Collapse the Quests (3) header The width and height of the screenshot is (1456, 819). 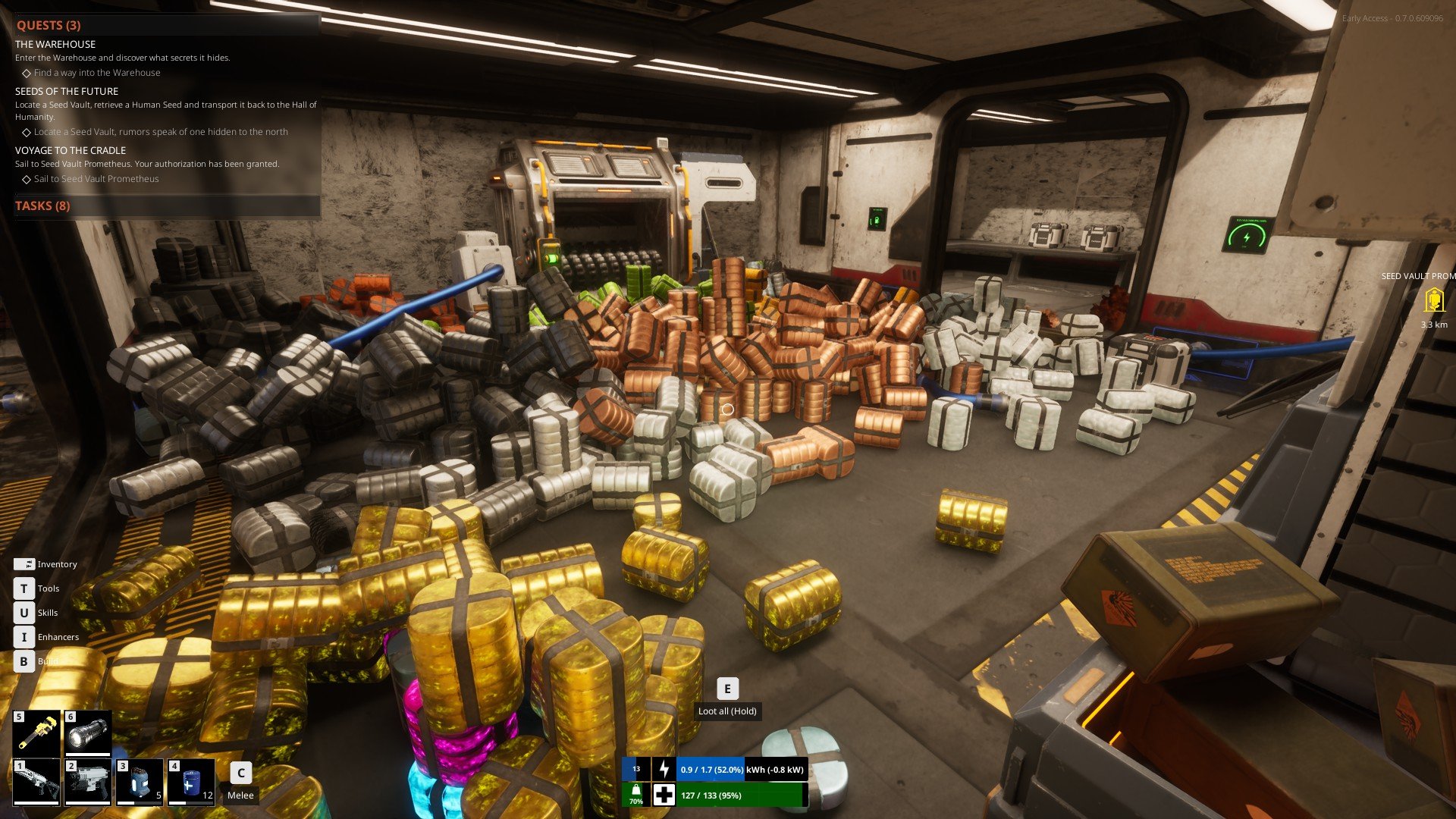(49, 25)
